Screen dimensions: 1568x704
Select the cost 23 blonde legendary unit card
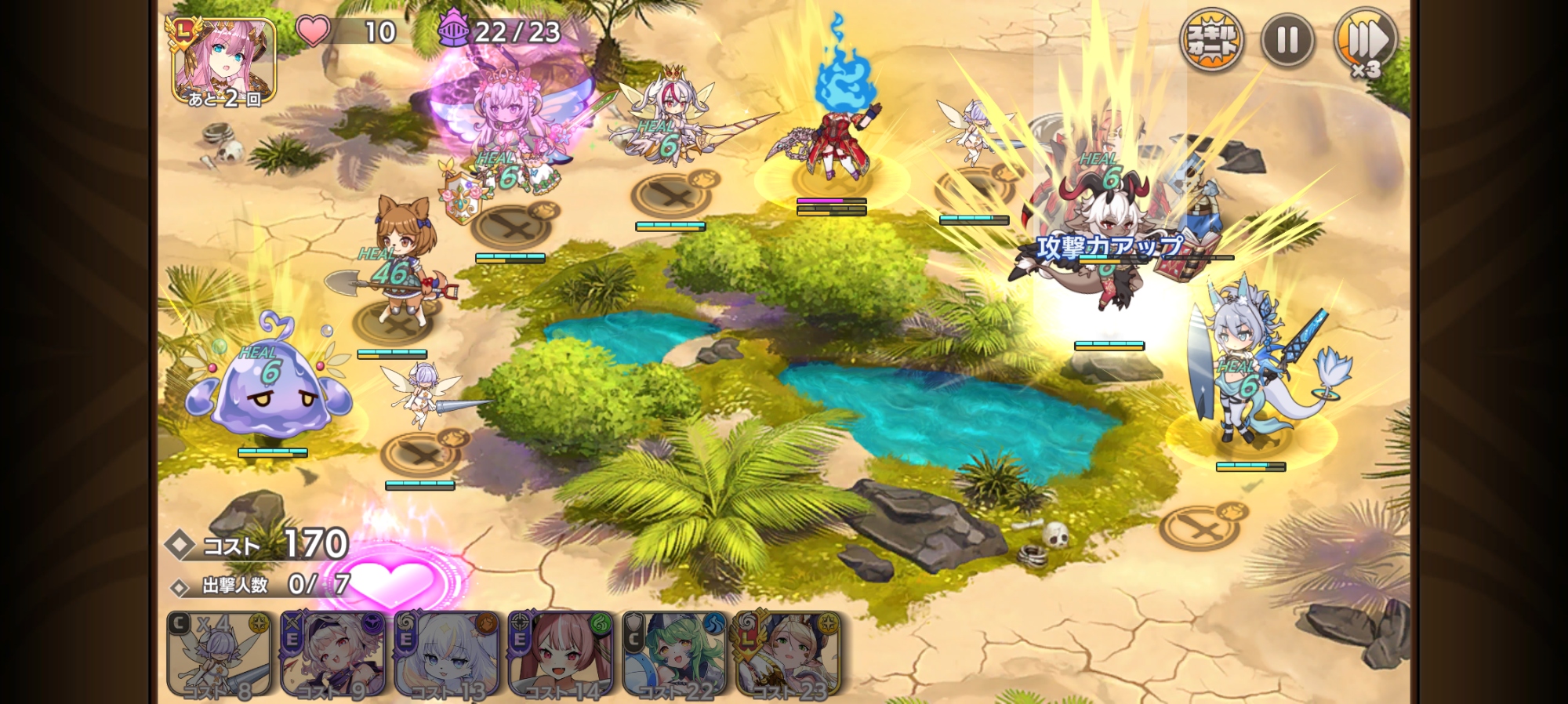coord(788,655)
